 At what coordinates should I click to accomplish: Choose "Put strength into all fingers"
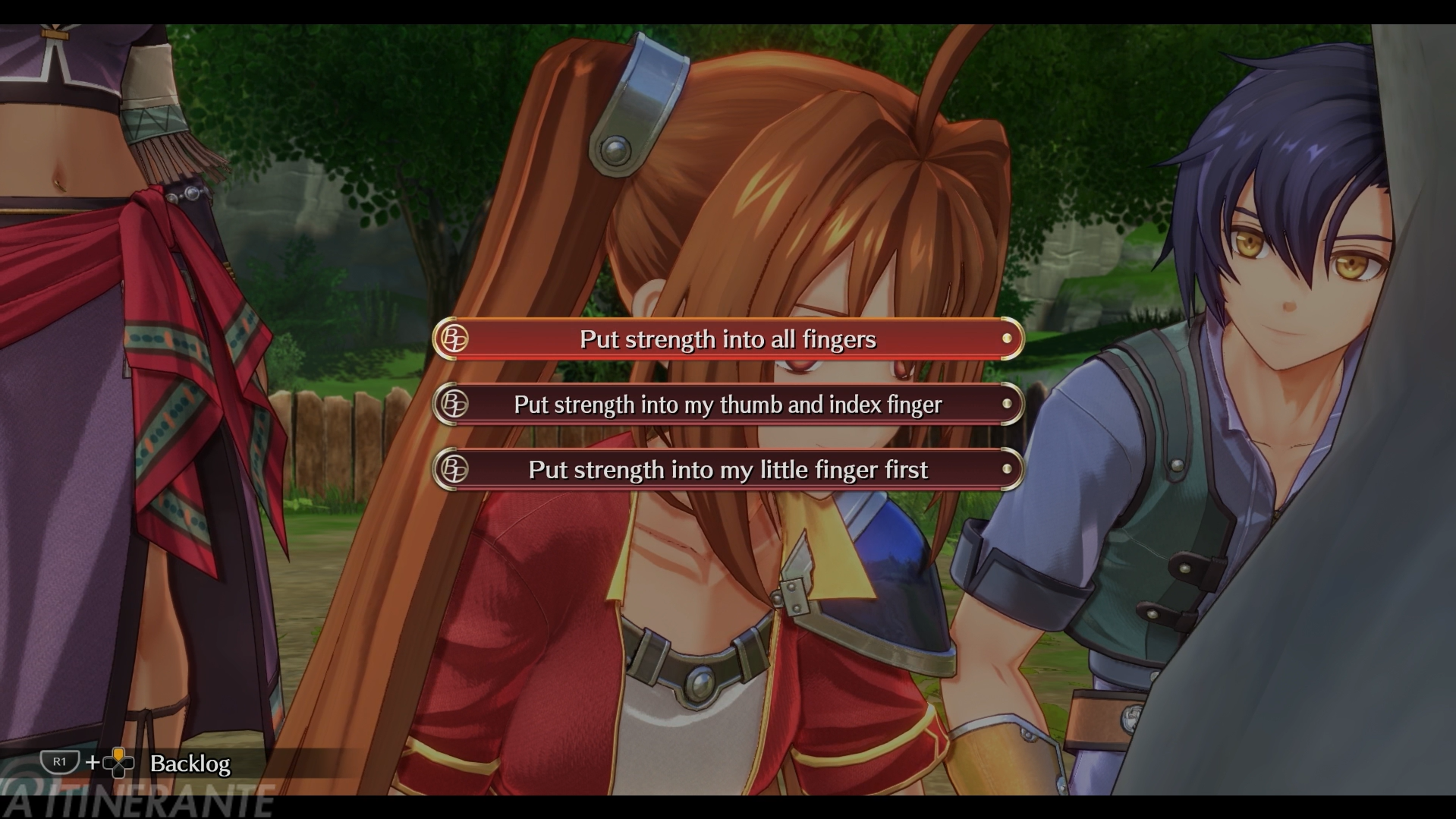728,339
